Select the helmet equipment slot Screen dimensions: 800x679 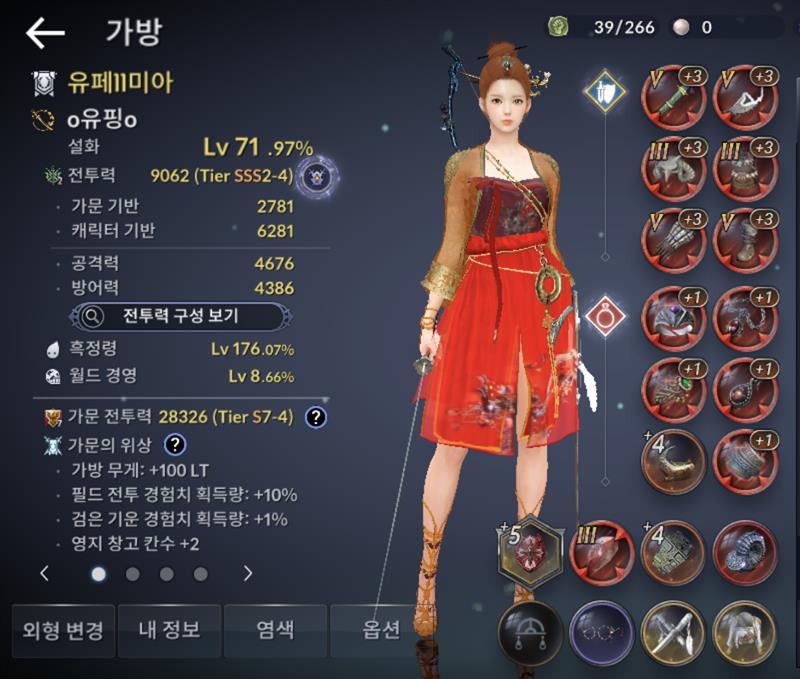click(x=675, y=170)
